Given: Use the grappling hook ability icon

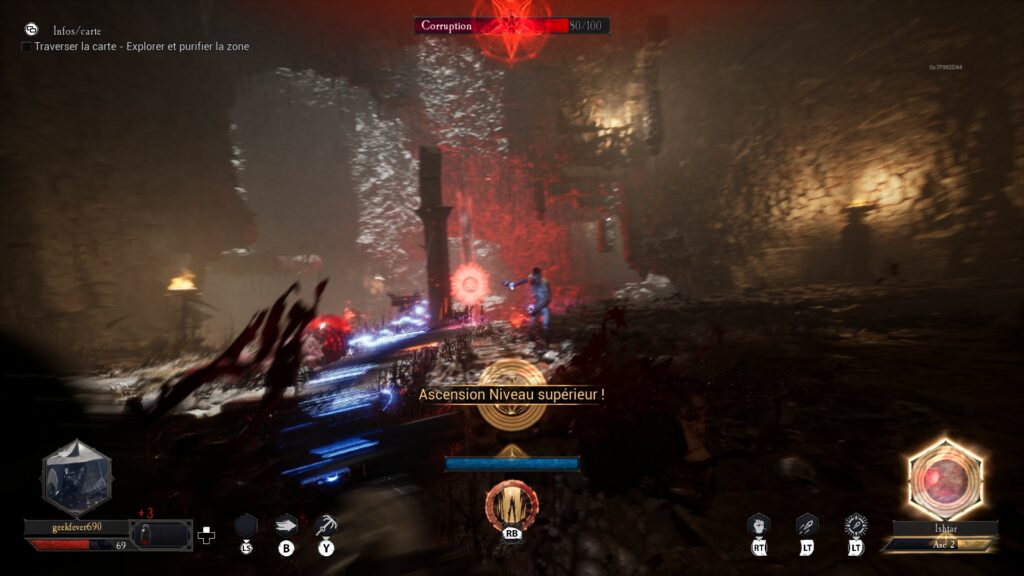Looking at the screenshot, I should point(326,524).
